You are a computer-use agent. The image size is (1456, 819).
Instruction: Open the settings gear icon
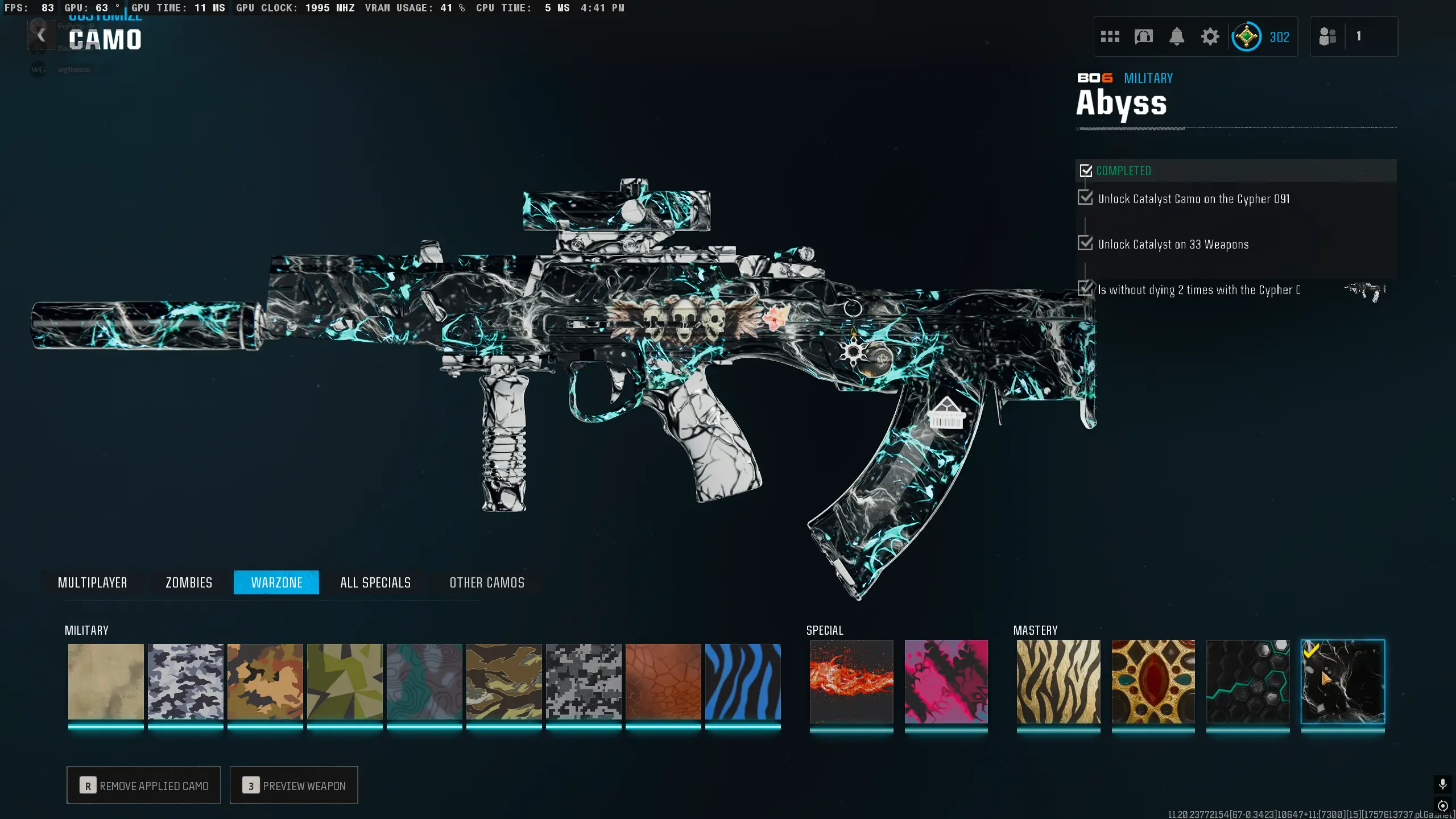(1210, 37)
